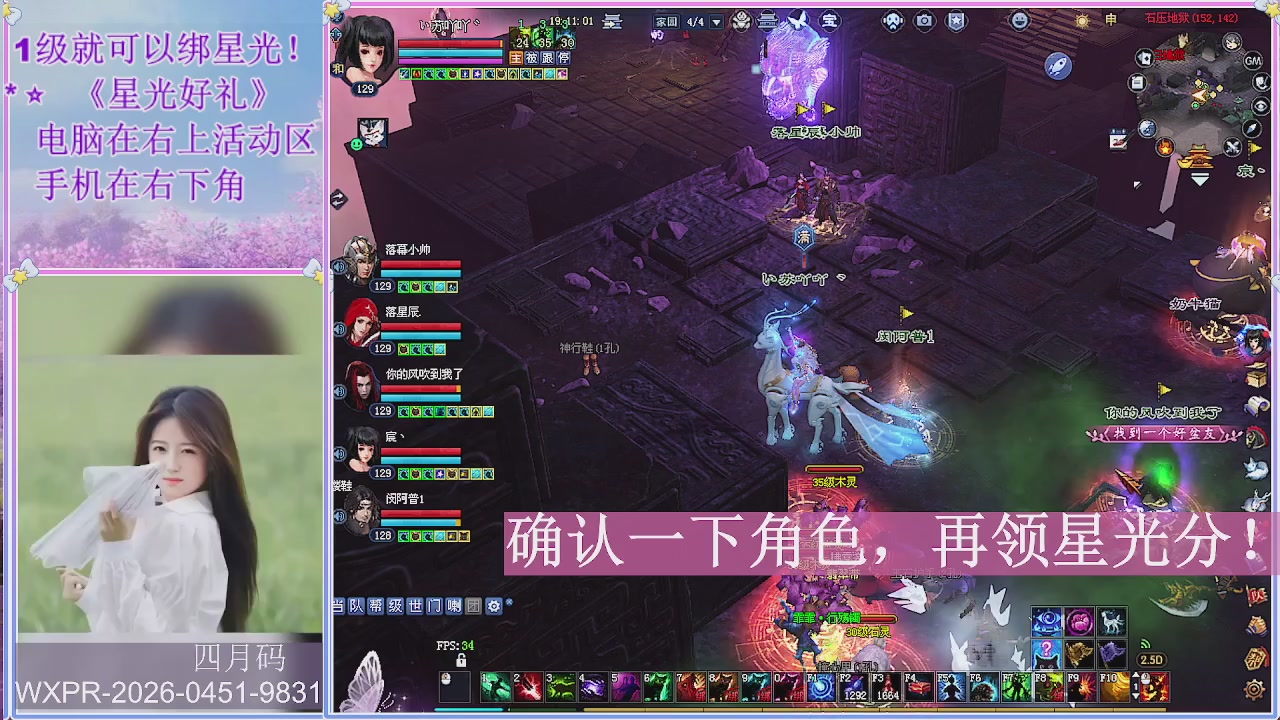This screenshot has width=1280, height=720.
Task: Click the camera screenshot icon on top bar
Action: [924, 20]
